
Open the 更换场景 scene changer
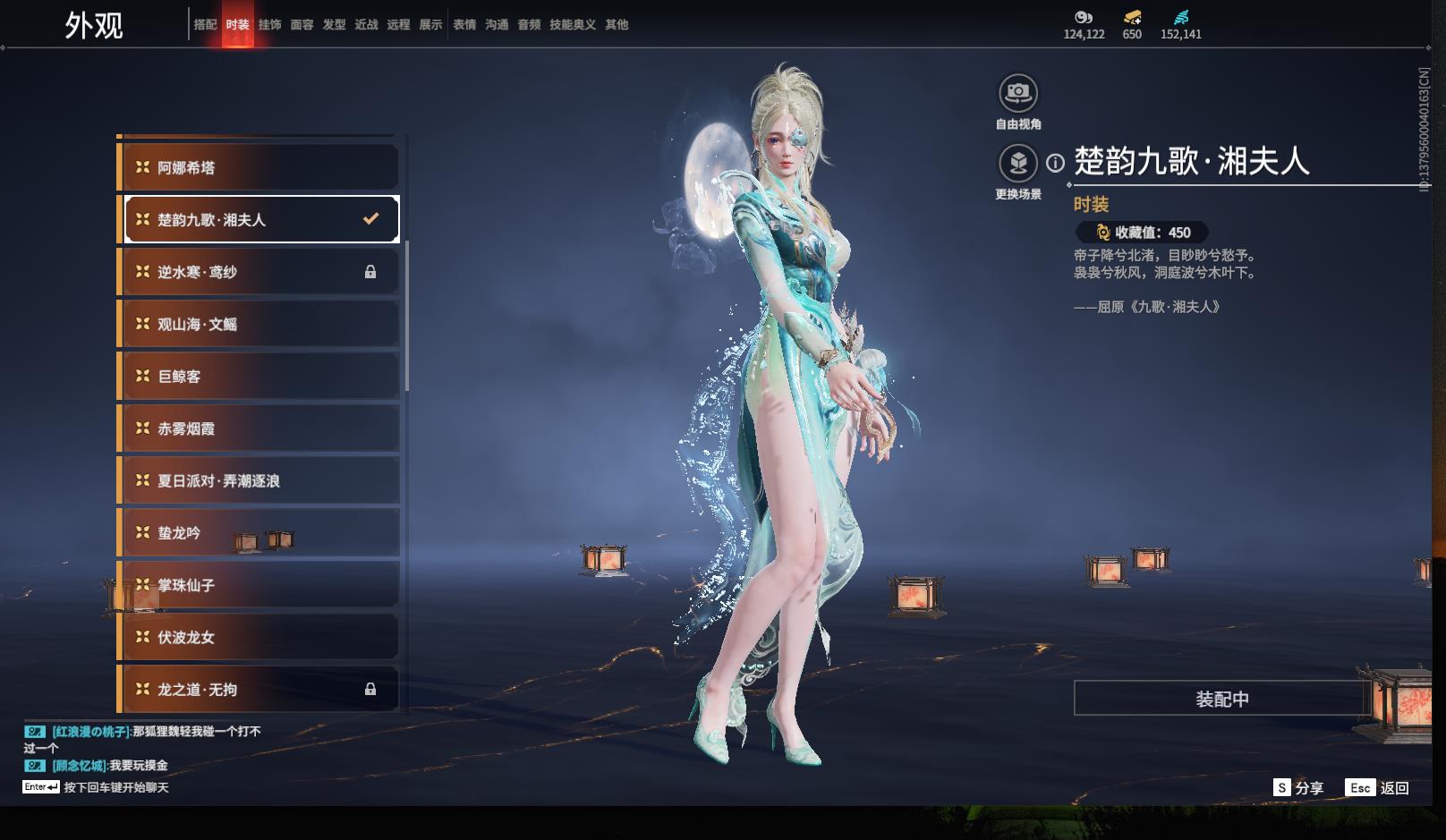[1017, 164]
